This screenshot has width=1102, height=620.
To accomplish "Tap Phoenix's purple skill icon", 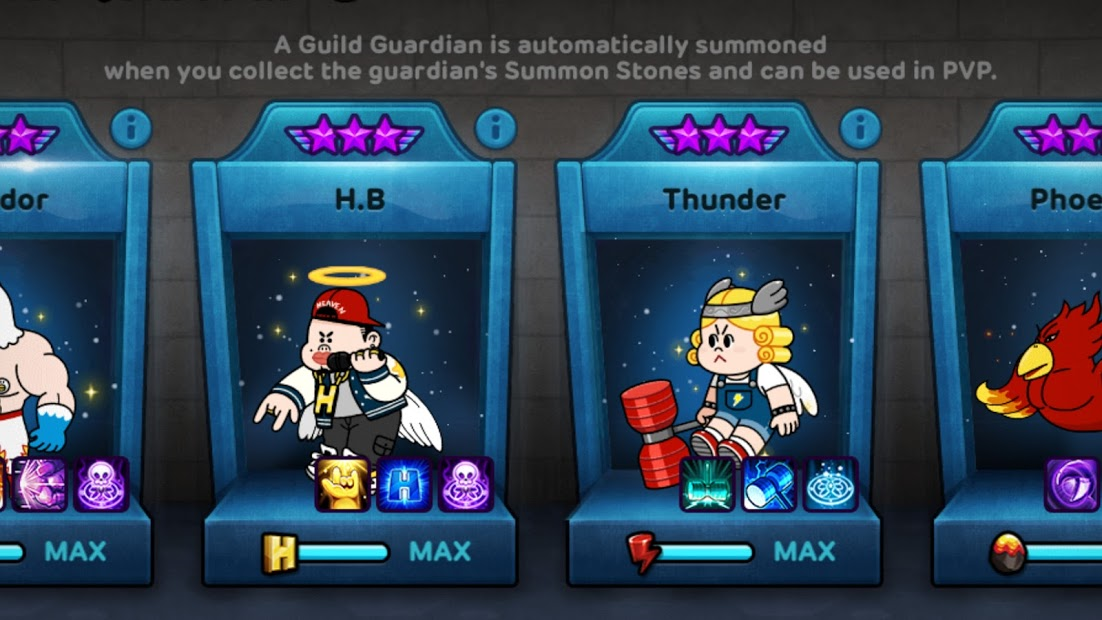I will coord(1073,485).
